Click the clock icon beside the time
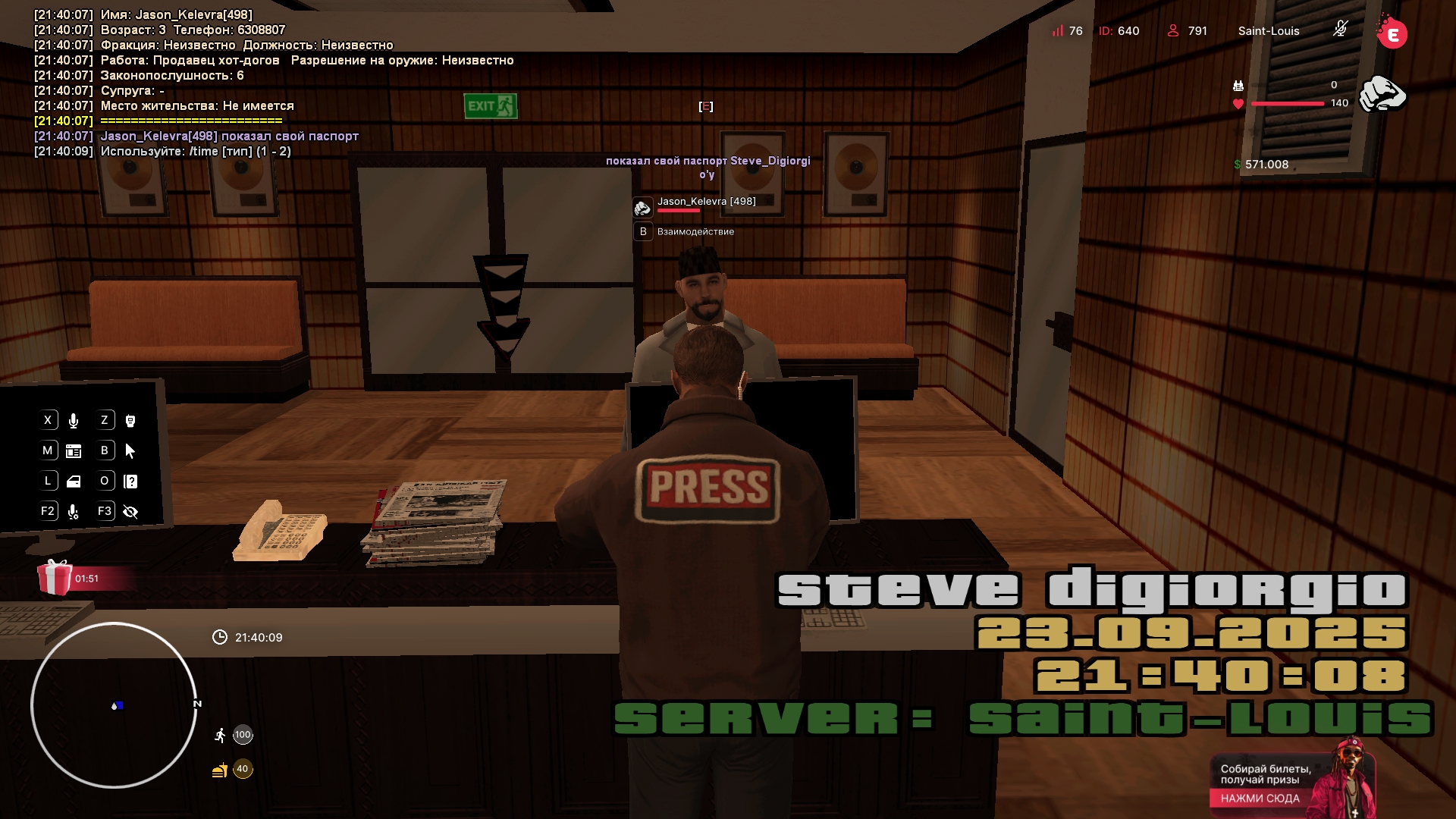The height and width of the screenshot is (819, 1456). pos(220,637)
